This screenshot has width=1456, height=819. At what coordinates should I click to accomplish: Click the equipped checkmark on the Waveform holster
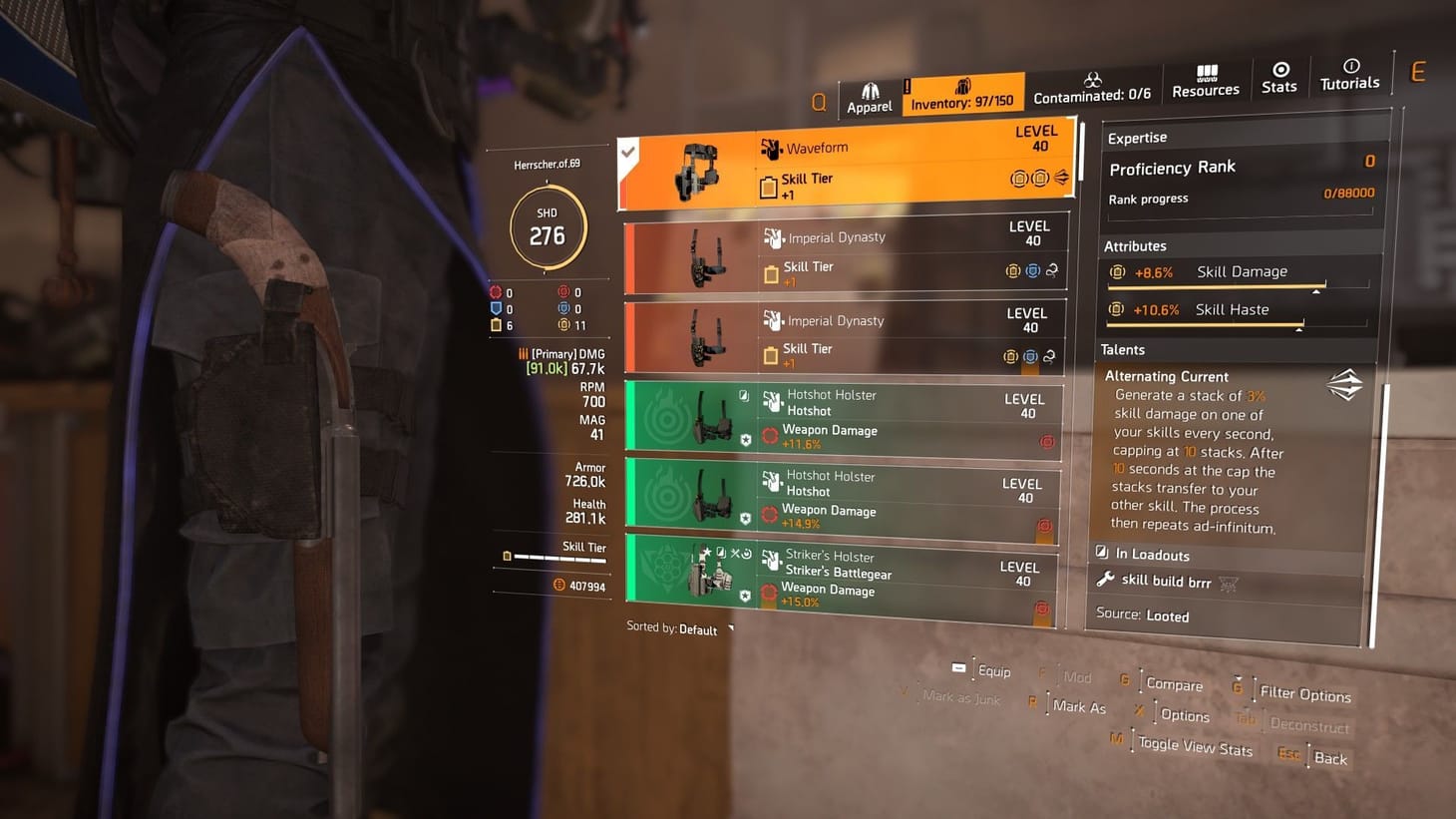point(627,153)
